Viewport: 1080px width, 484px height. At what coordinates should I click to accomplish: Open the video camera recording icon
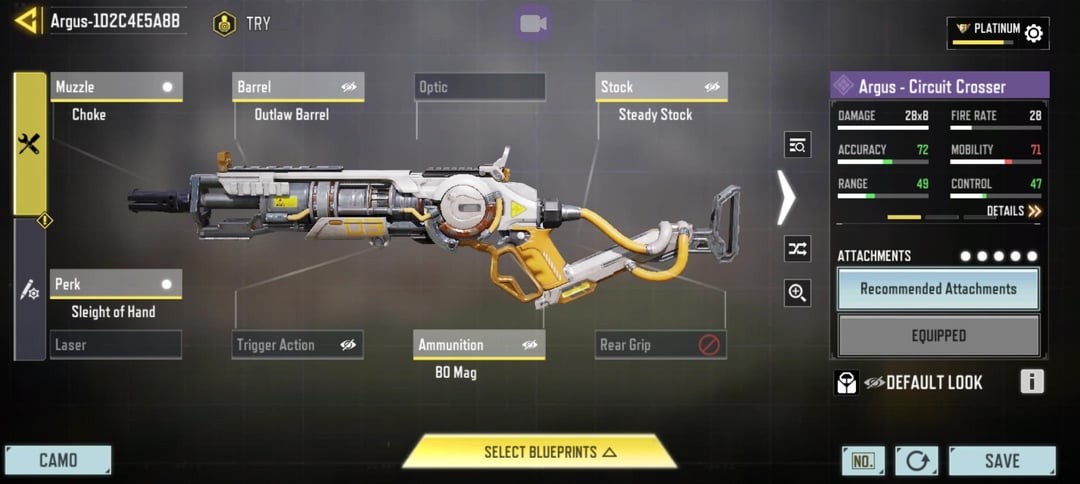pyautogui.click(x=533, y=23)
